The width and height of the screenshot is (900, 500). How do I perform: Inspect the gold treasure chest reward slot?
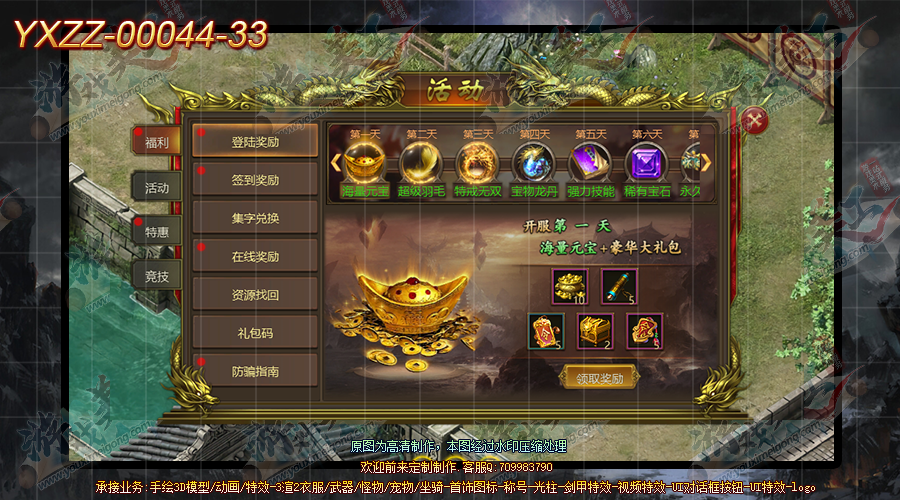595,331
